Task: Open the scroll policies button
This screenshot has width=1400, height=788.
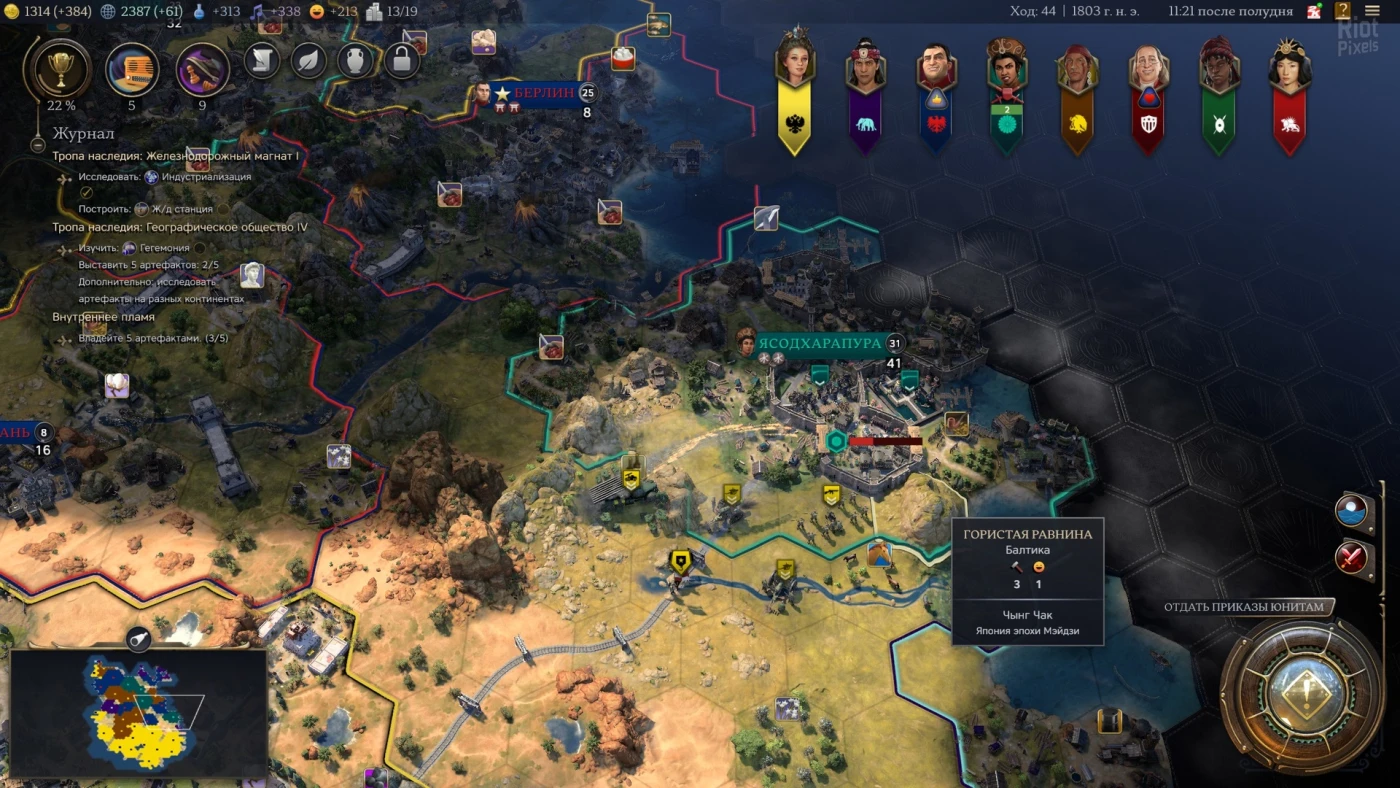Action: pyautogui.click(x=262, y=60)
